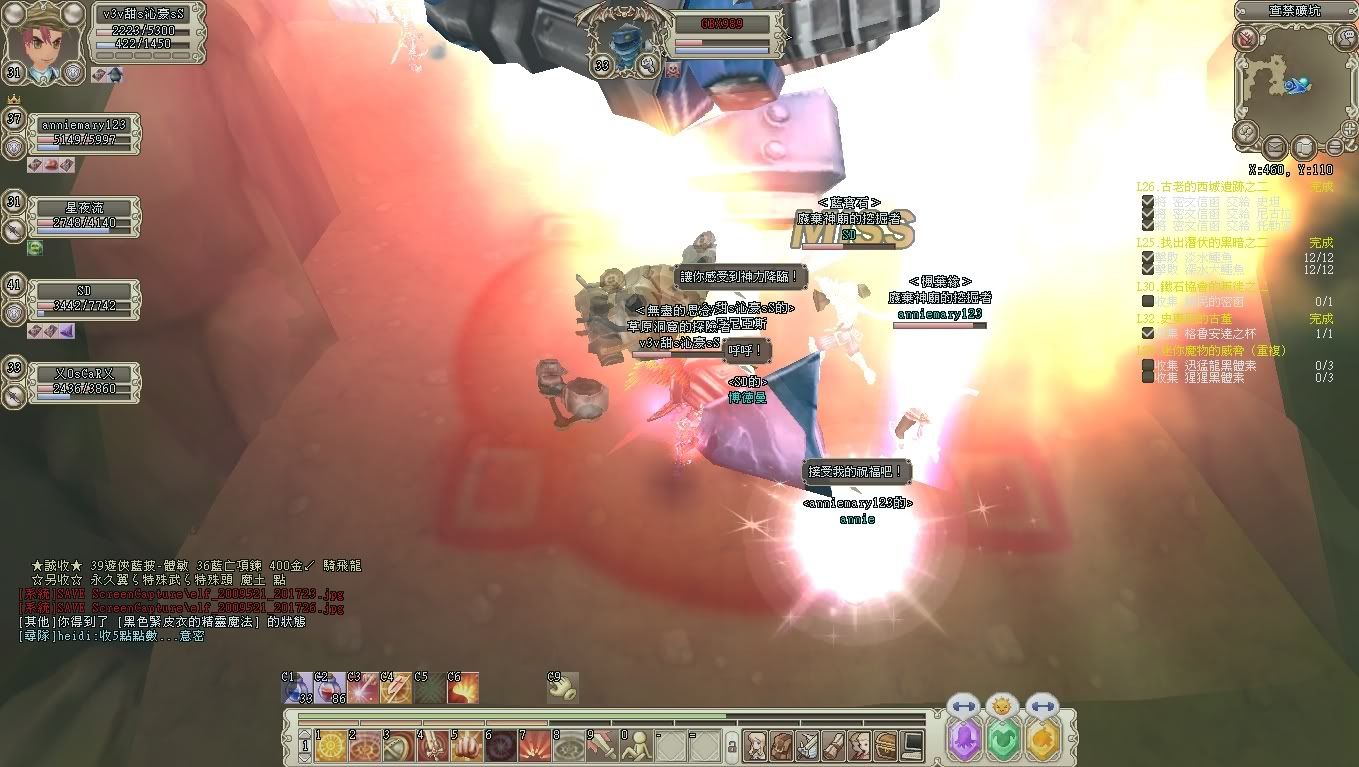The image size is (1359, 767).
Task: Open the world map book icon
Action: pyautogui.click(x=1304, y=149)
